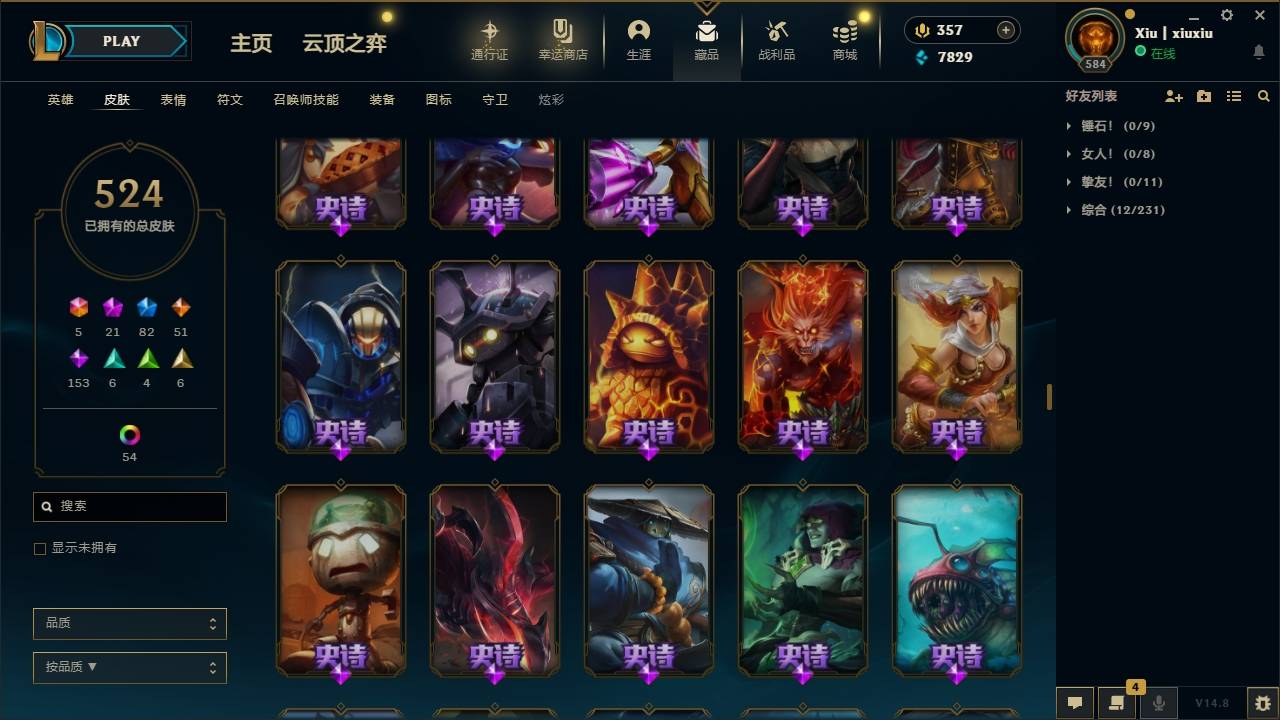Open the create friend group folder icon

coord(1203,95)
